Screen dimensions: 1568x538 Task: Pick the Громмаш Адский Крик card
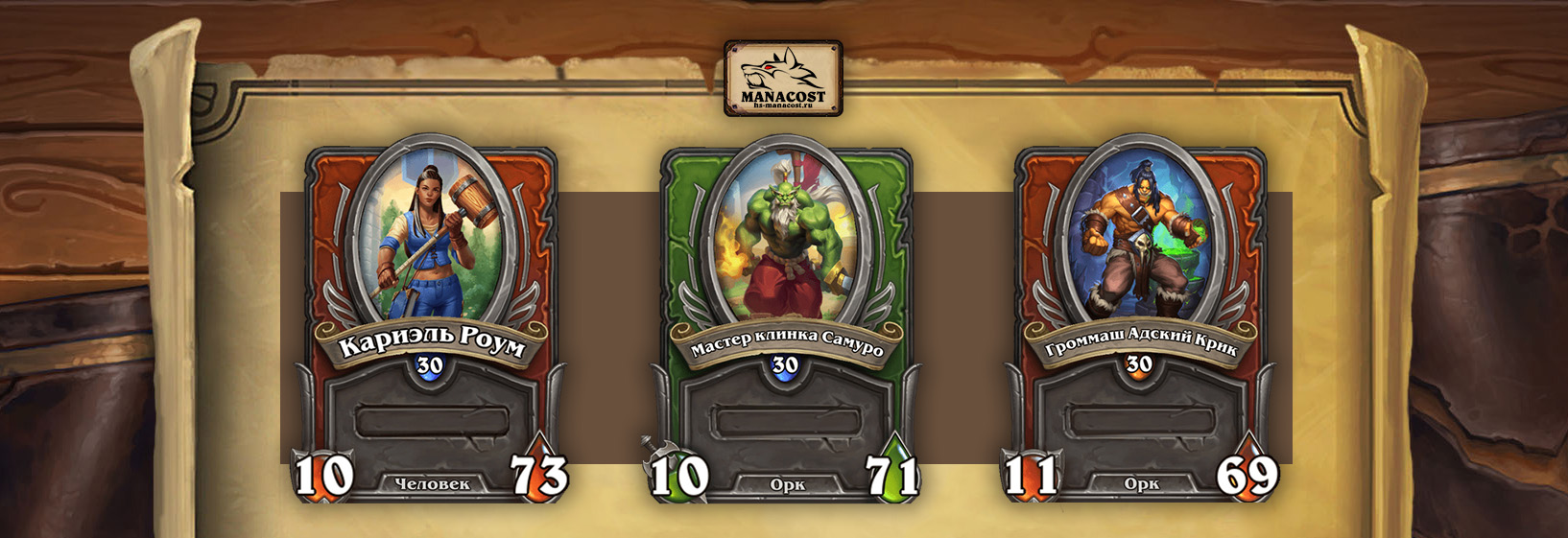1140,316
